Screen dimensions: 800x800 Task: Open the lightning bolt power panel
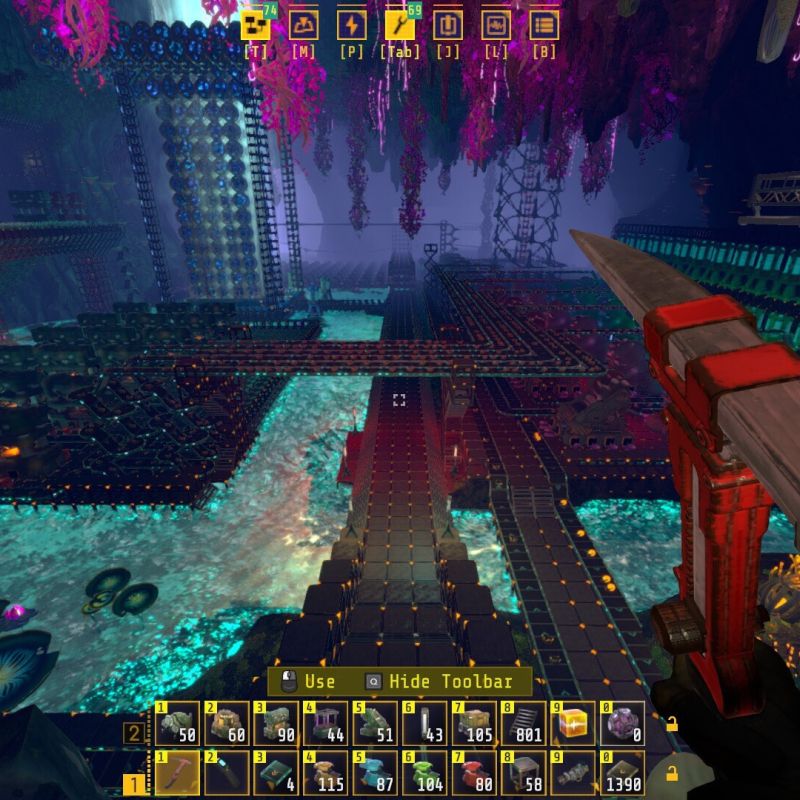click(352, 25)
